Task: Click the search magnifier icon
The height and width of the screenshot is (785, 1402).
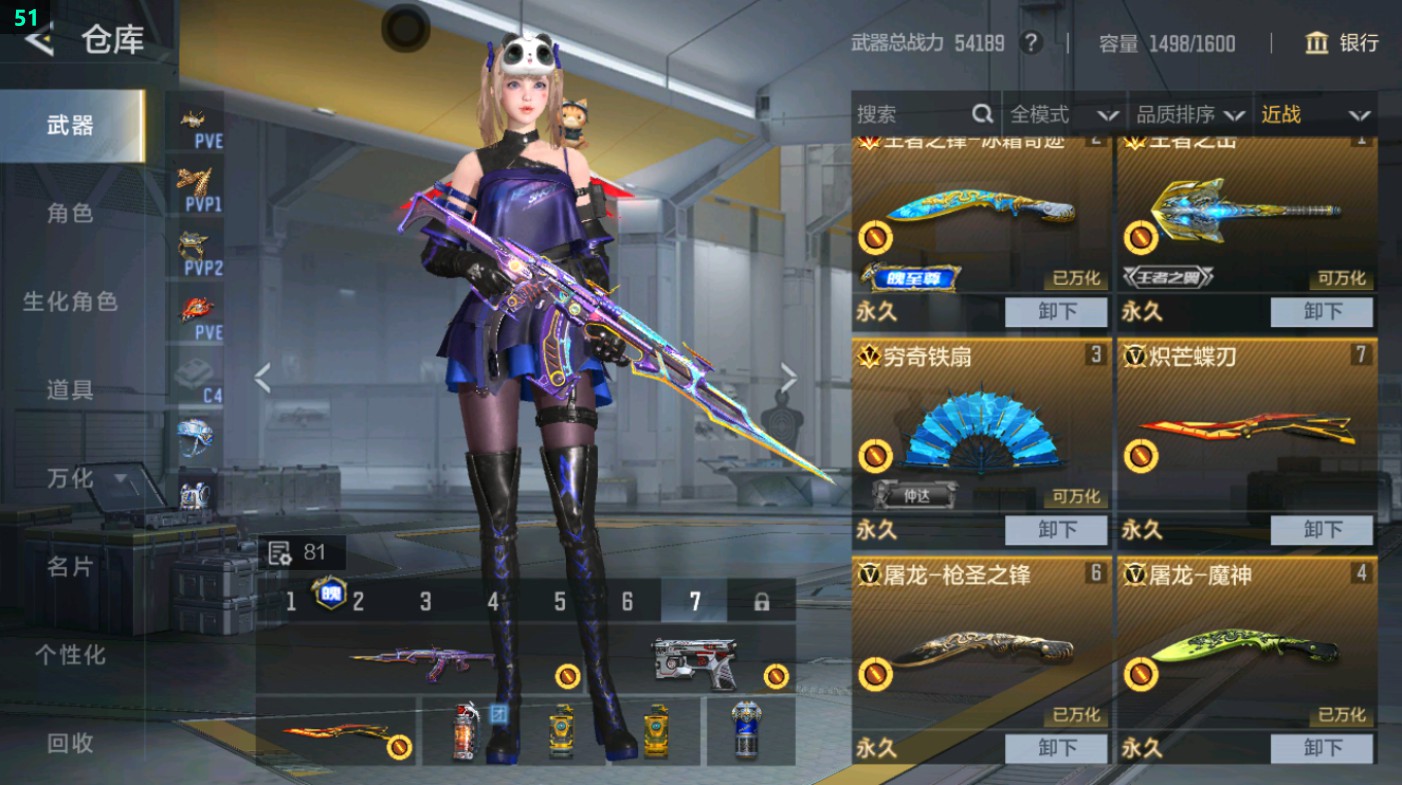Action: [x=984, y=114]
